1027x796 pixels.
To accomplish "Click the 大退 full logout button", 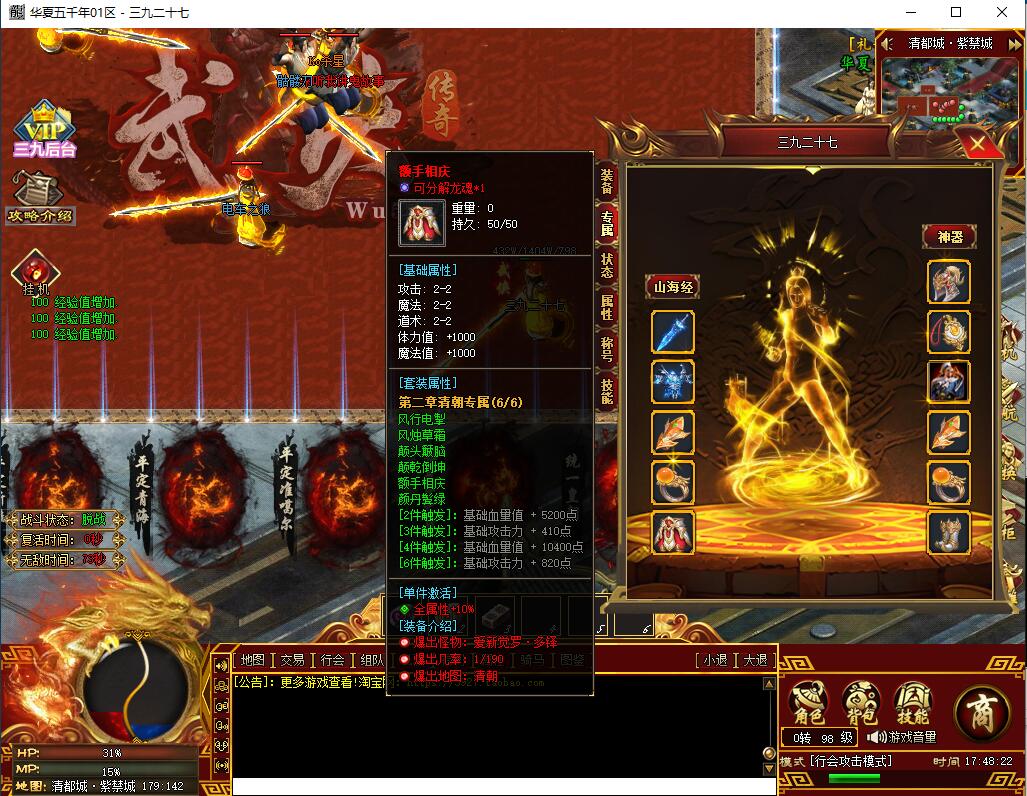I will (755, 660).
